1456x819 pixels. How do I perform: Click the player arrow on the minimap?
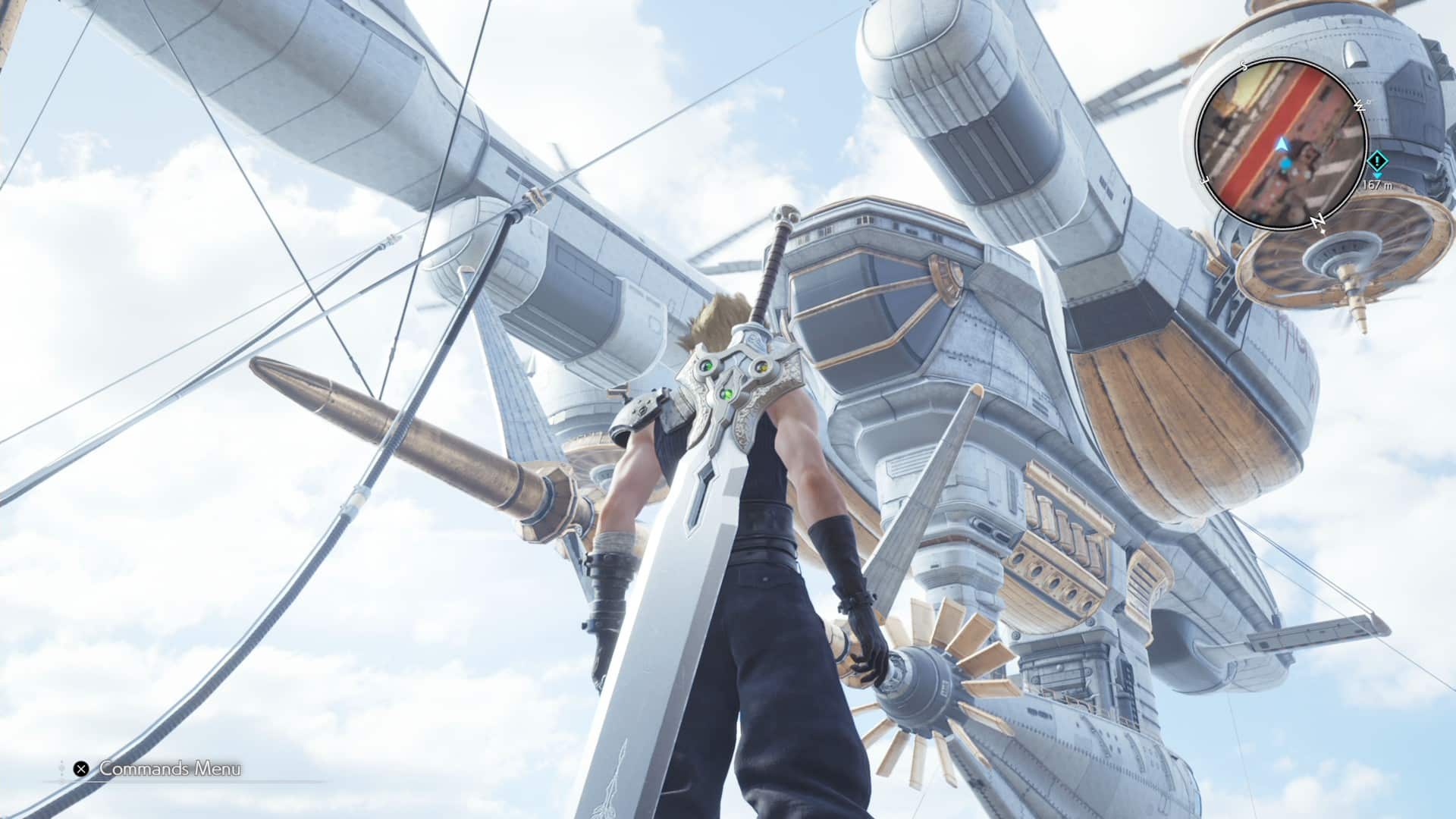point(1282,144)
